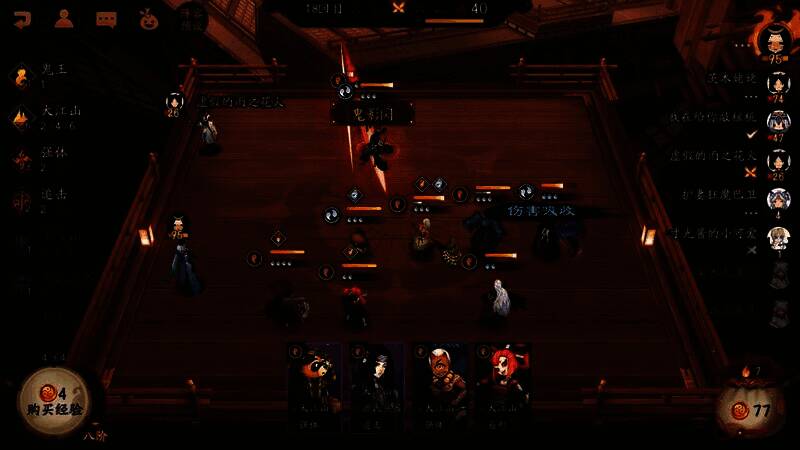Open the chat speech bubble
Screen dimensions: 800x450
click(x=106, y=18)
